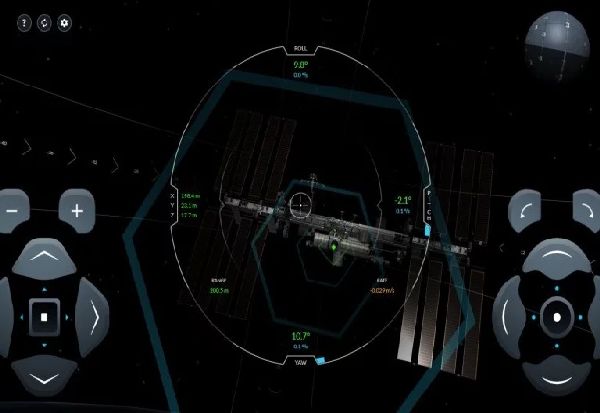Click the Earth globe view indicator

560,40
